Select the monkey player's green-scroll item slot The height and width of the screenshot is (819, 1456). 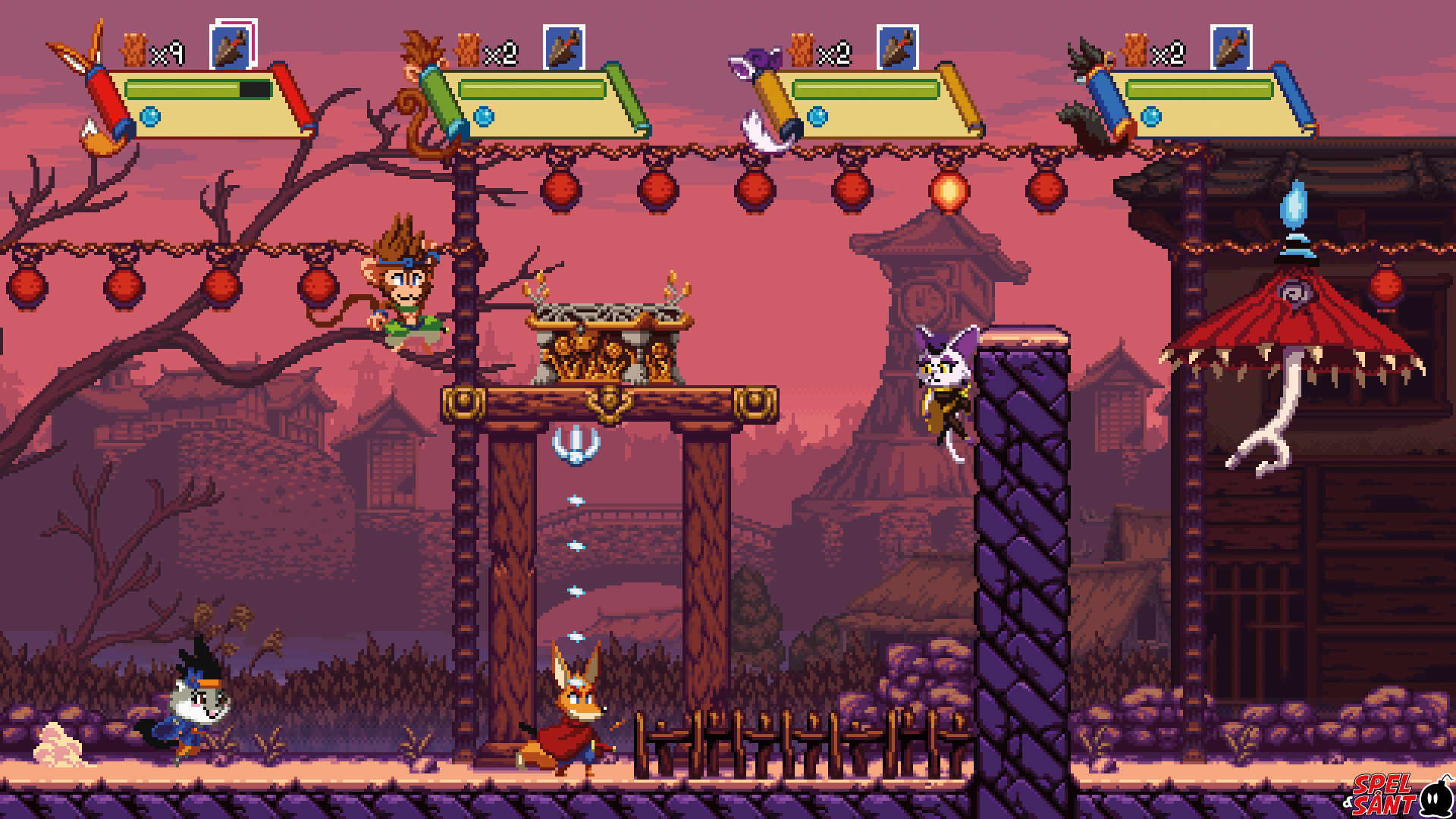pyautogui.click(x=563, y=48)
